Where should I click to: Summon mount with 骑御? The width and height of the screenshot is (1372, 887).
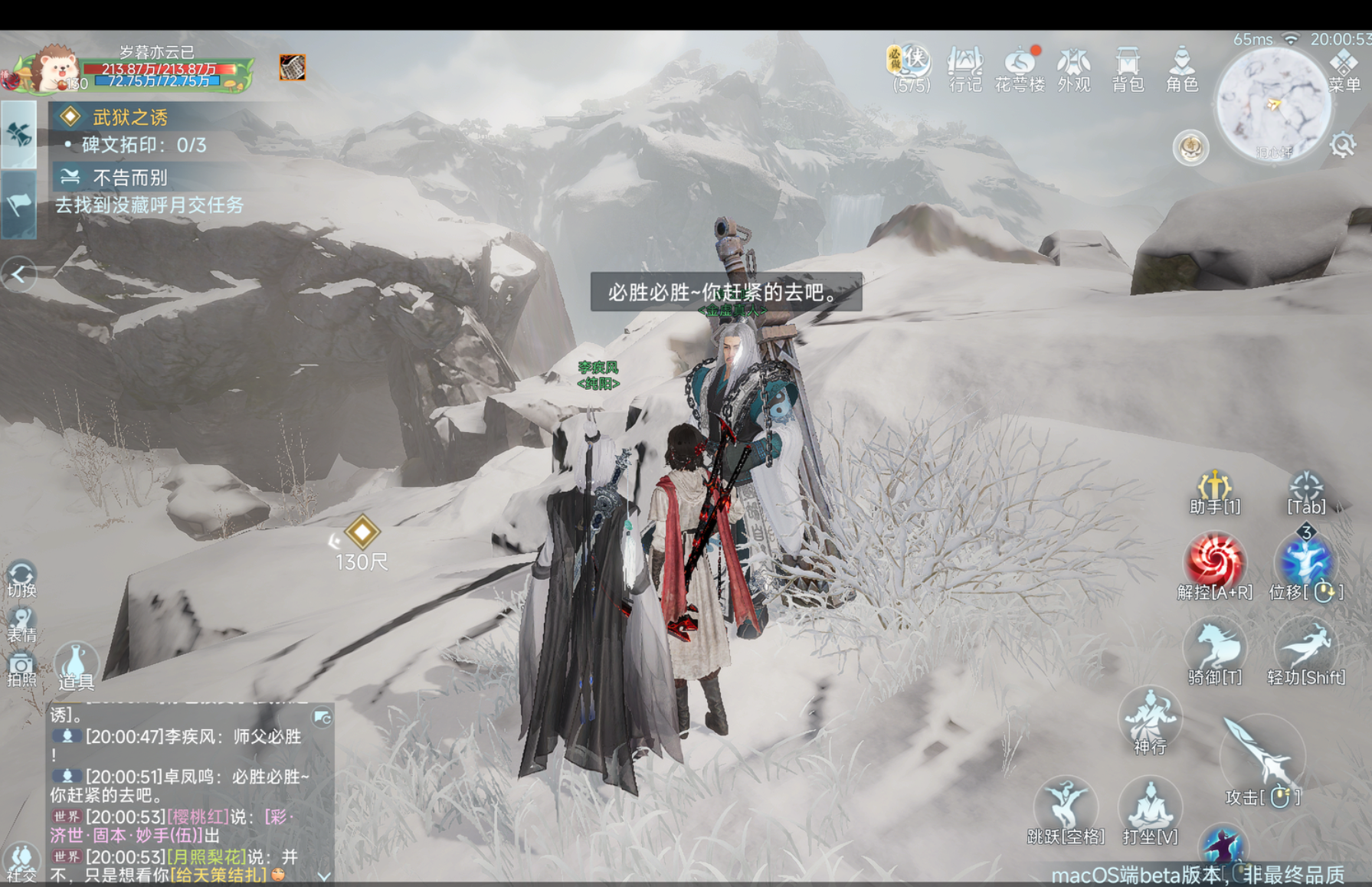click(1214, 650)
